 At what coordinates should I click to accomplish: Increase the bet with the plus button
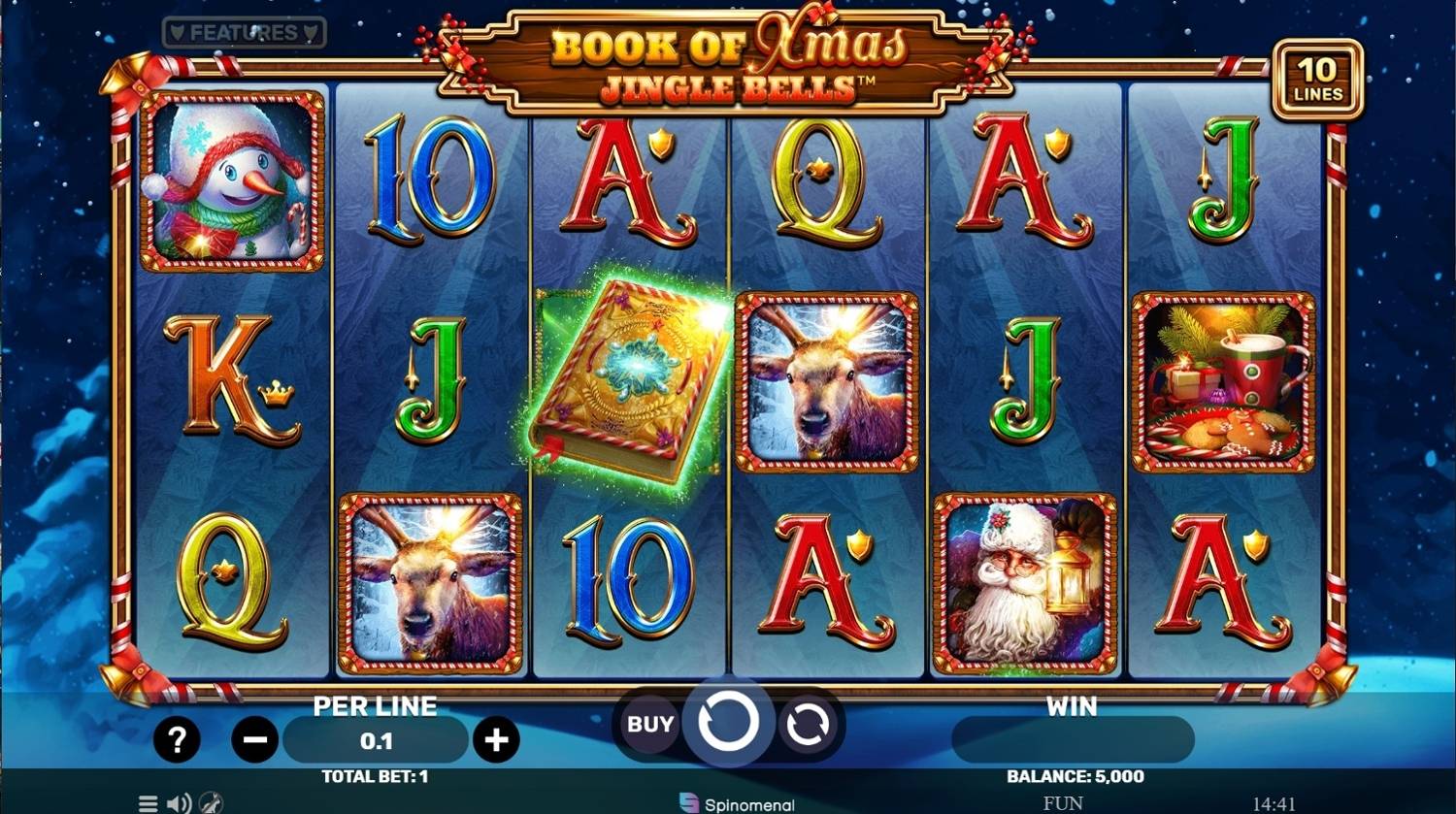(x=498, y=739)
